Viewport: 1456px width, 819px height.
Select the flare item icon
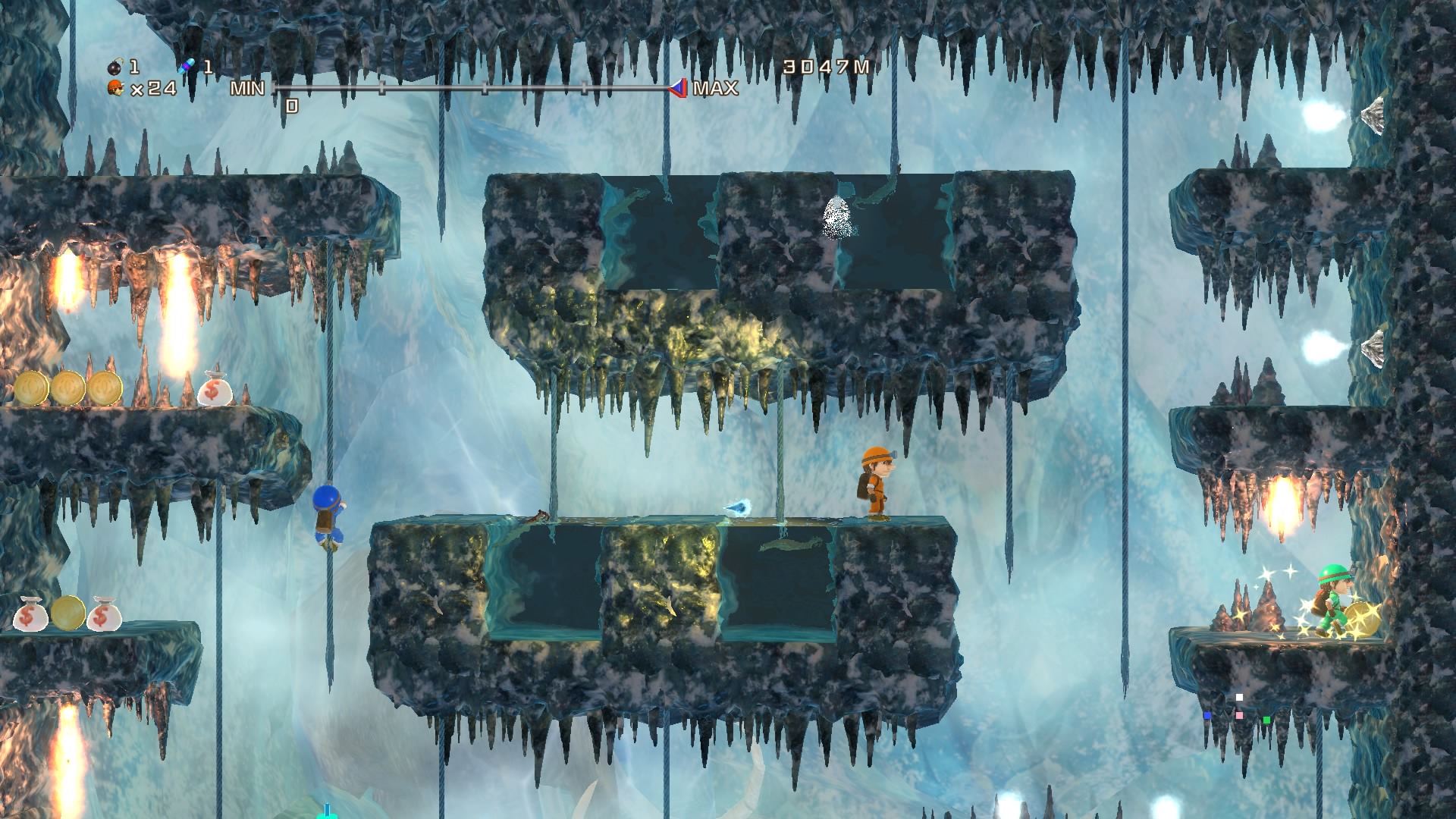[187, 67]
